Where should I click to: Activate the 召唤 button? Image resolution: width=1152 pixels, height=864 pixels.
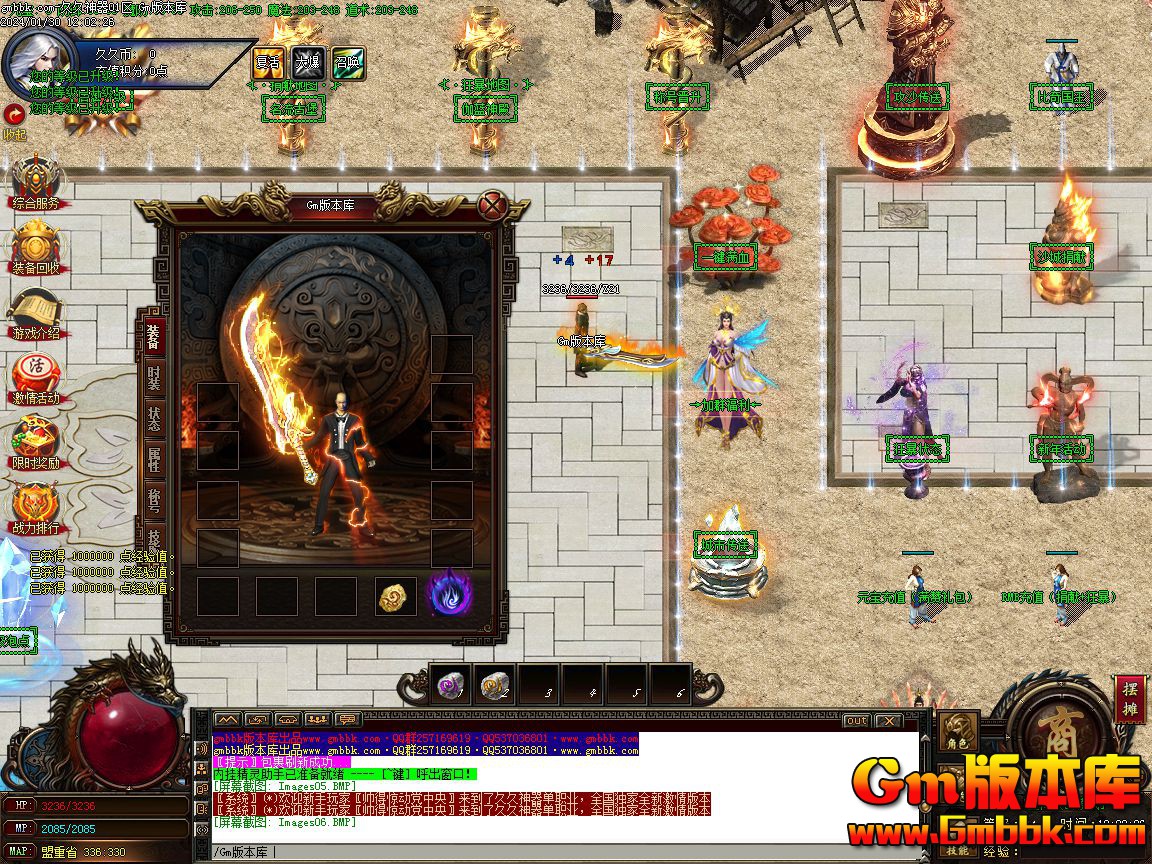(x=347, y=60)
